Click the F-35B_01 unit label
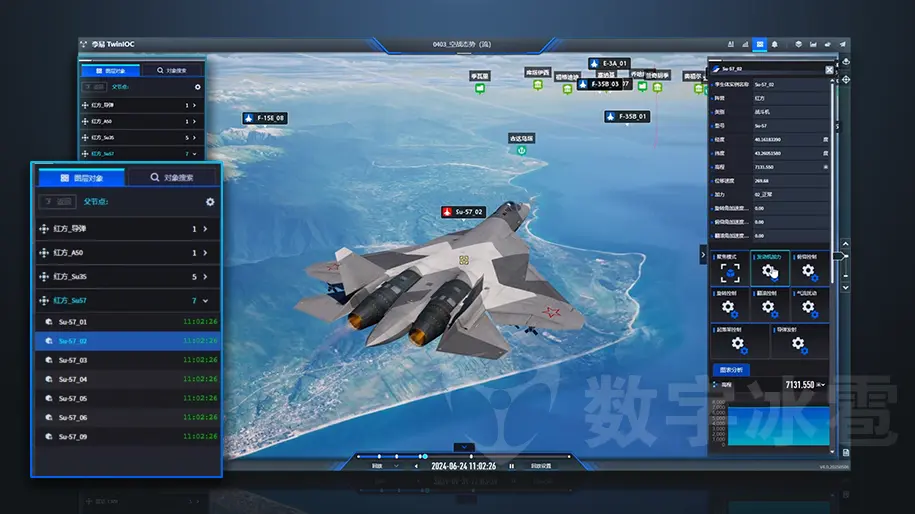The height and width of the screenshot is (514, 915). (x=627, y=117)
